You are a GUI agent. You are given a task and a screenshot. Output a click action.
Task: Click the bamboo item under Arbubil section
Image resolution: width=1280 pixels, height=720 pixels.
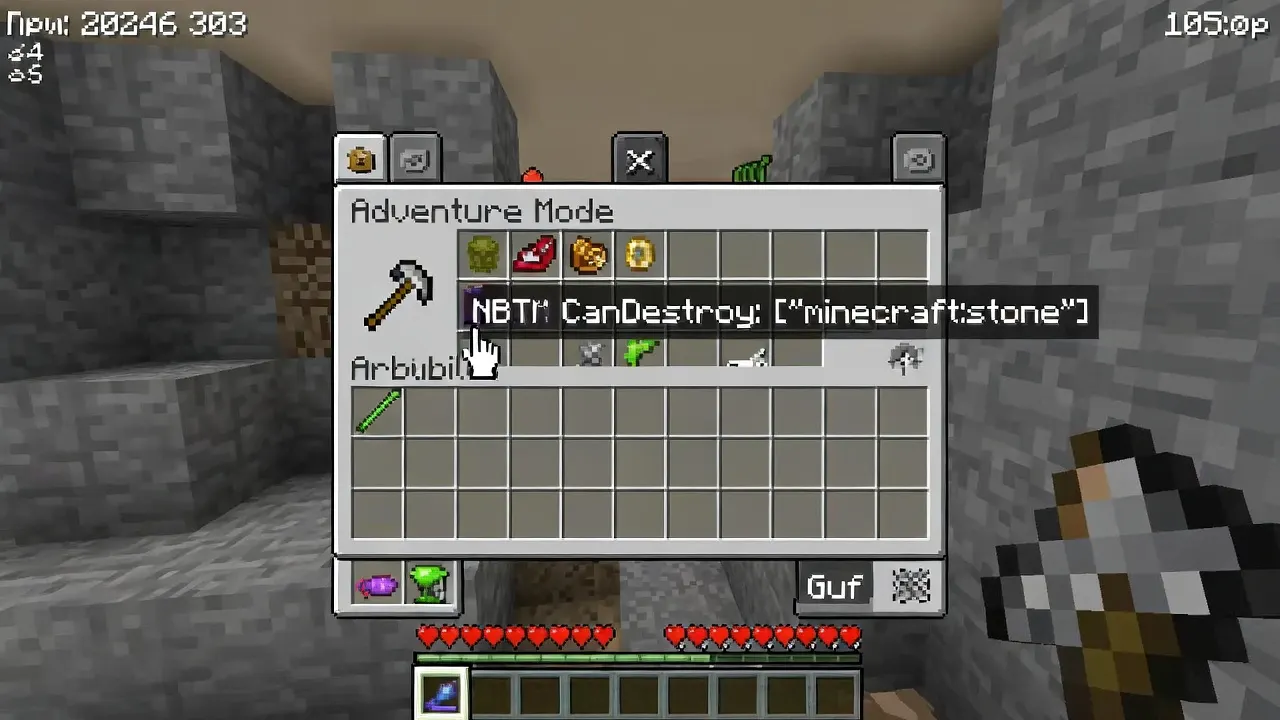point(377,410)
